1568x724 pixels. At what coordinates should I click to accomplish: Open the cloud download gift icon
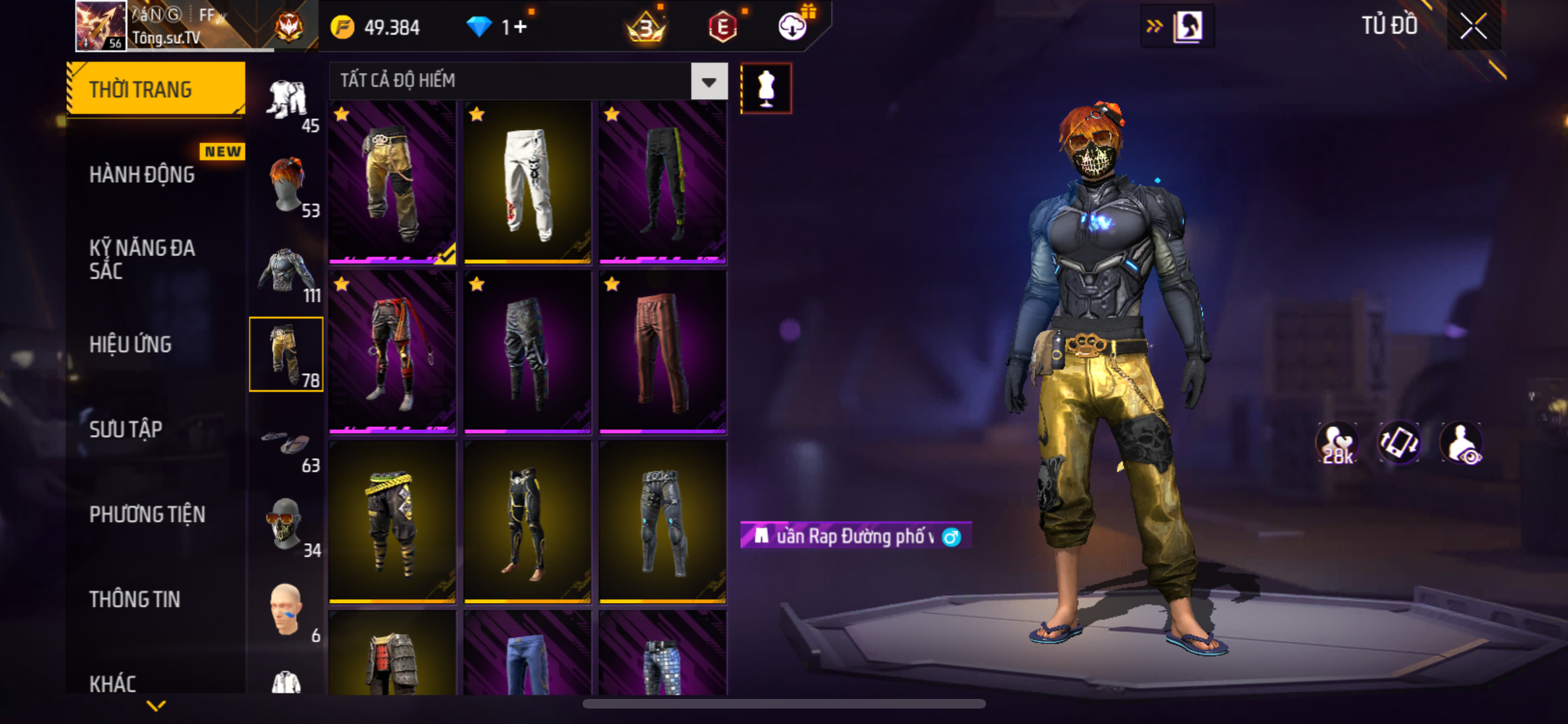pyautogui.click(x=792, y=26)
